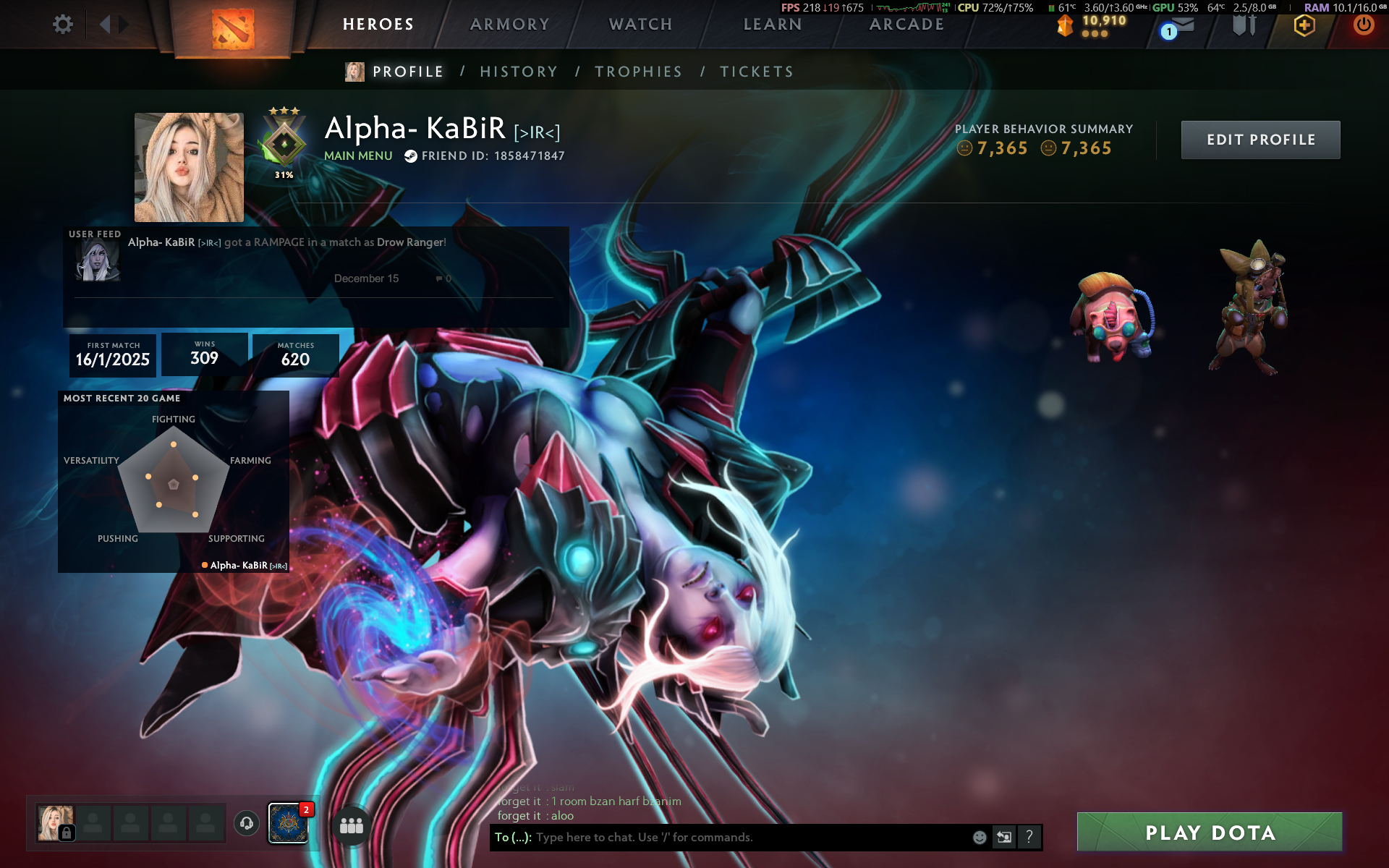Open the Arcade section
This screenshot has height=868, width=1389.
click(906, 25)
